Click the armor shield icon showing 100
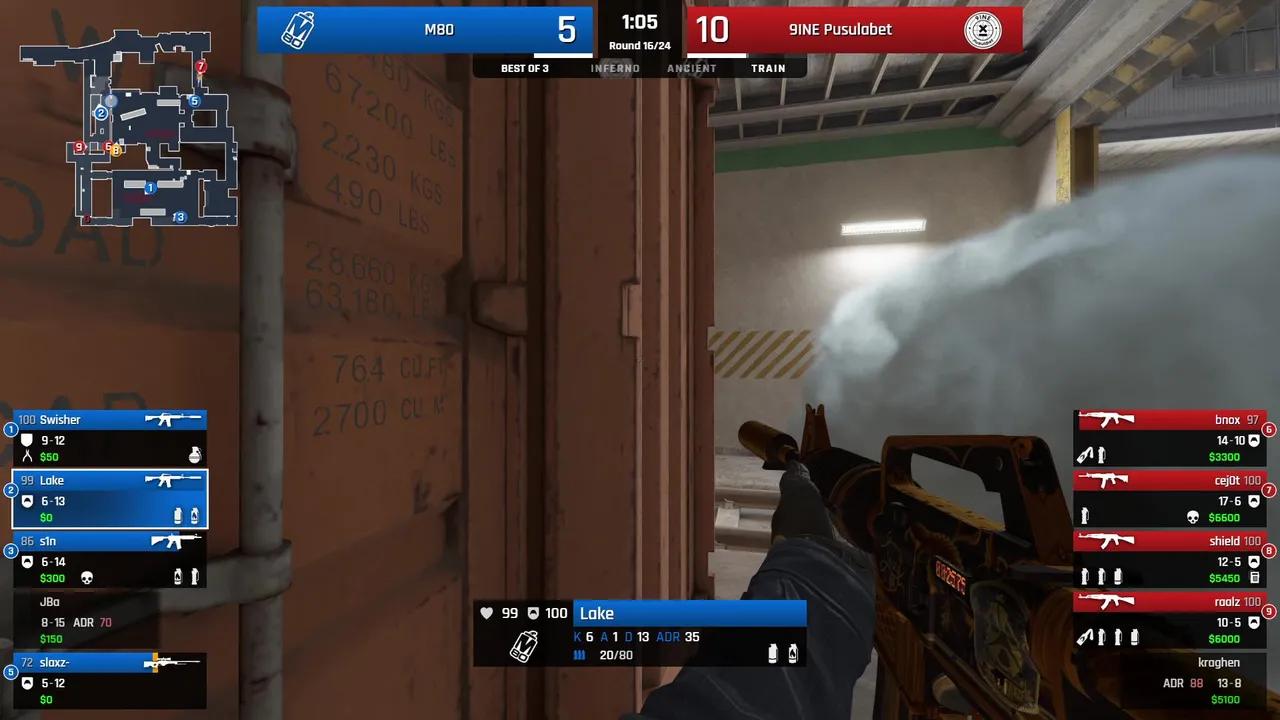This screenshot has width=1280, height=720. [533, 613]
